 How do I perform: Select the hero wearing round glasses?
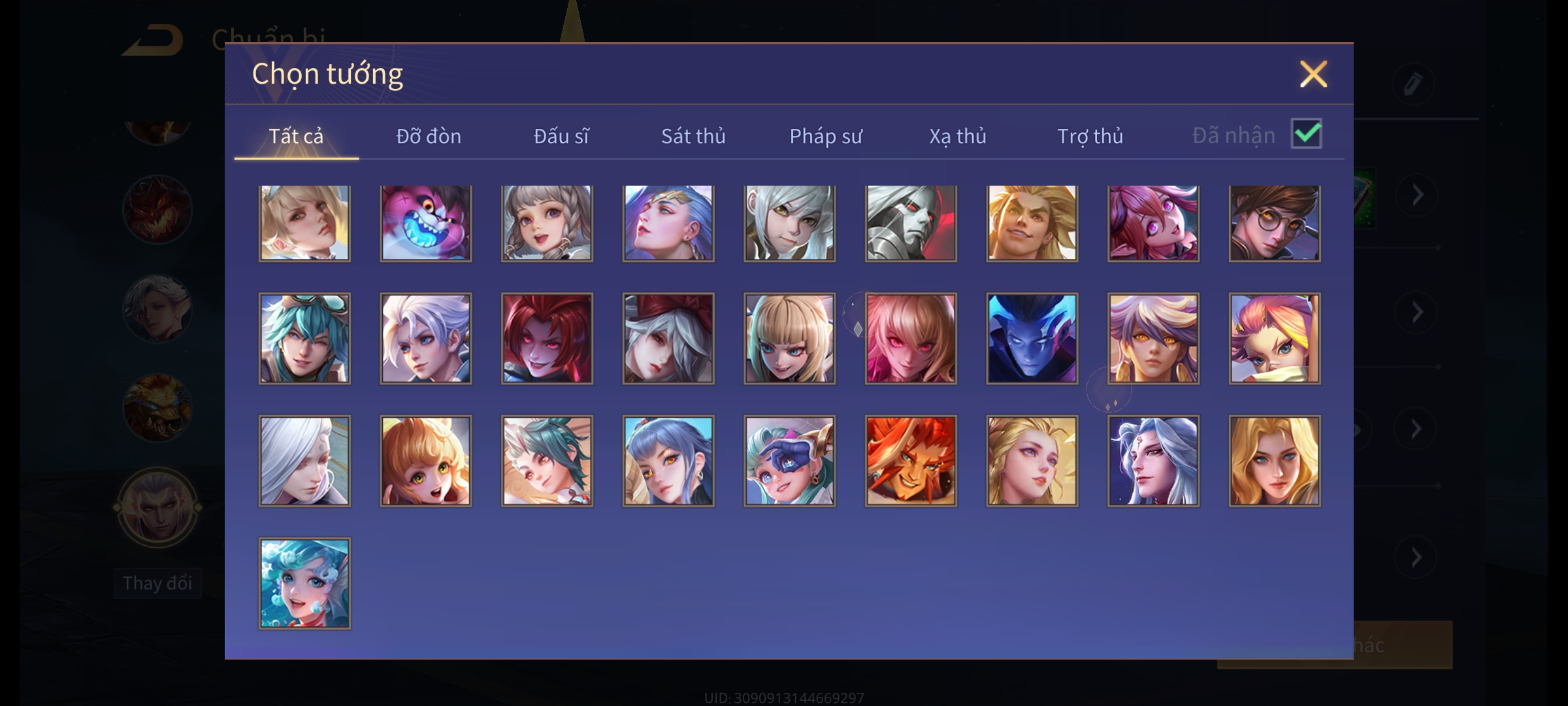click(1275, 224)
